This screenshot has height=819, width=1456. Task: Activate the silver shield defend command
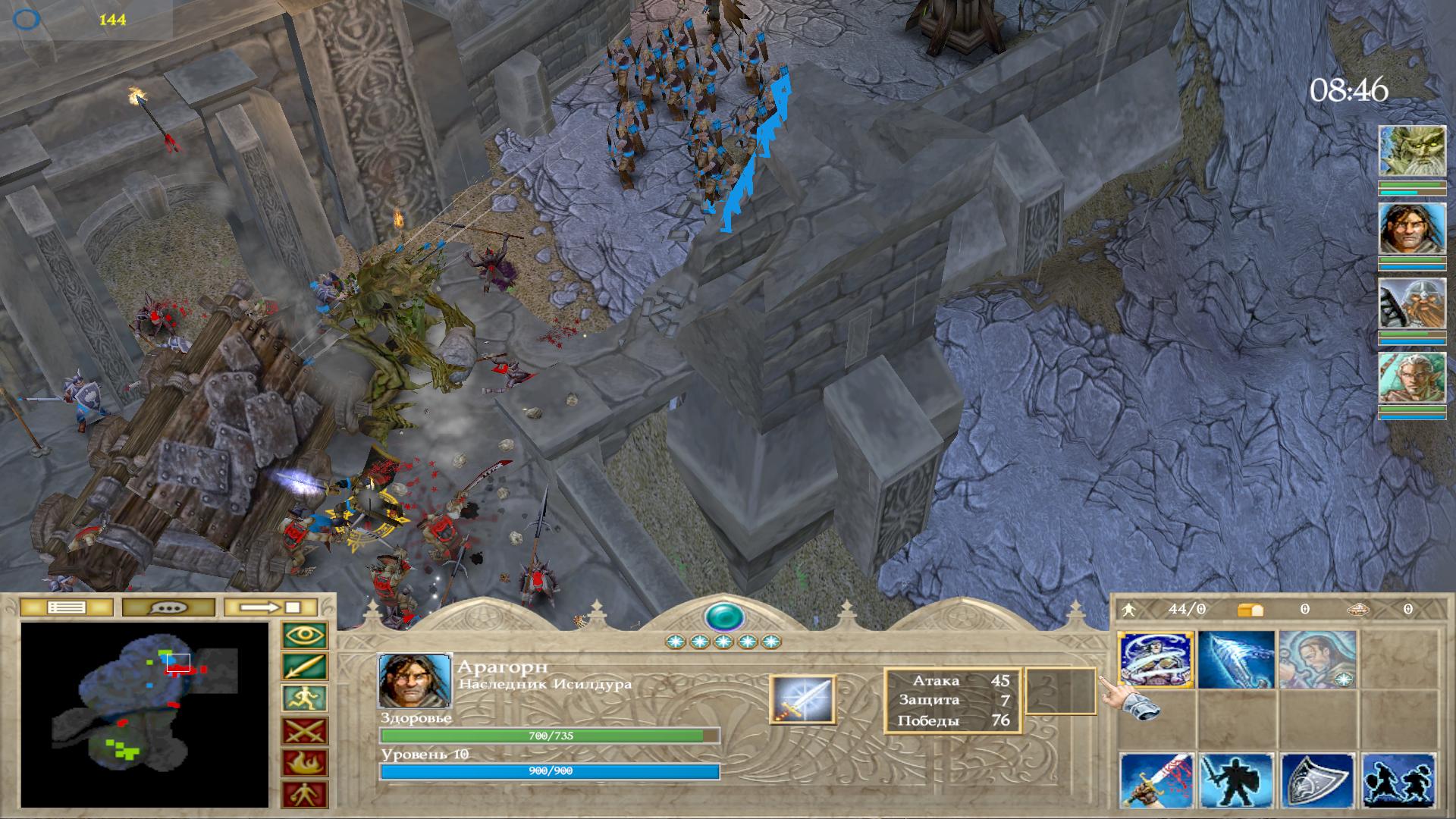click(x=1317, y=781)
